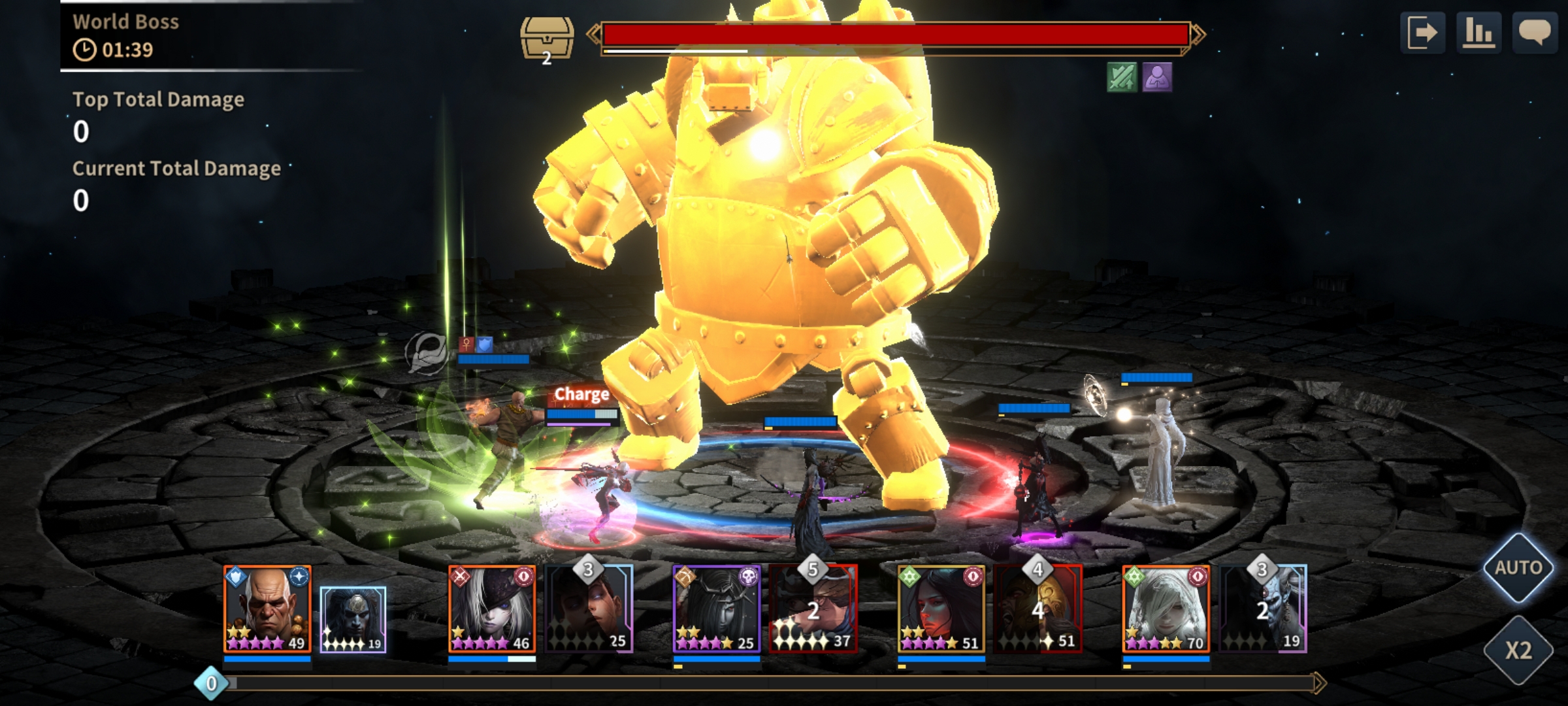Select the bald hero portrait level 49
This screenshot has width=1568, height=706.
[267, 609]
